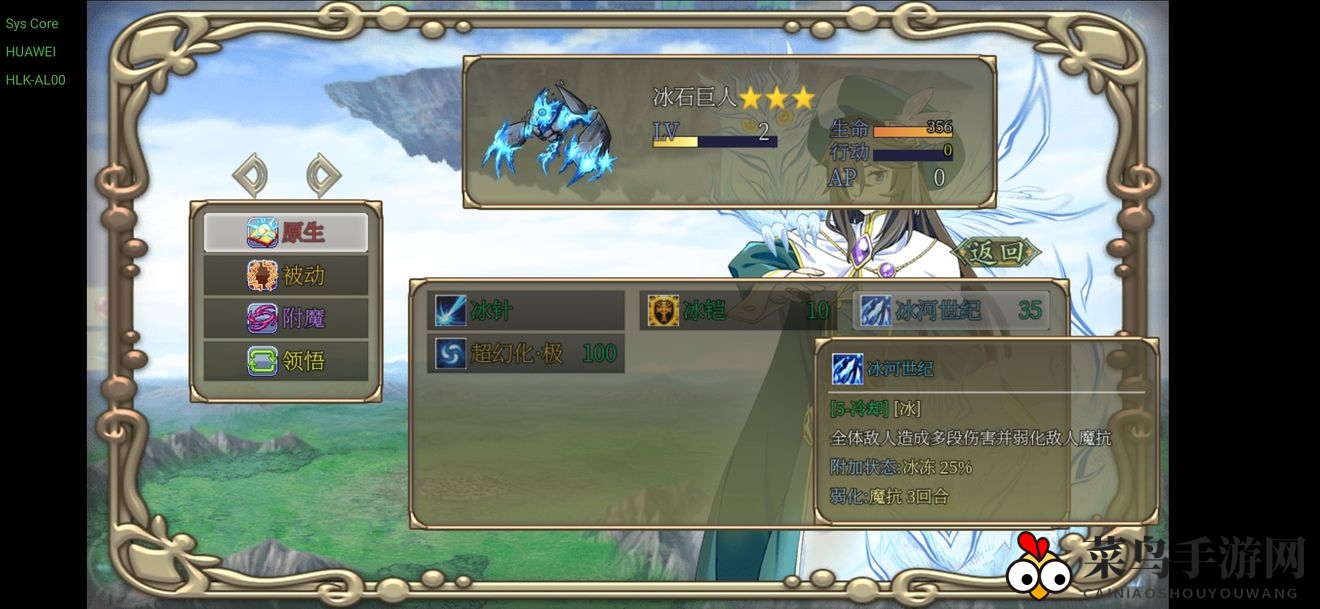This screenshot has width=1320, height=609.
Task: Go to previous monster with left arrow
Action: (x=250, y=175)
